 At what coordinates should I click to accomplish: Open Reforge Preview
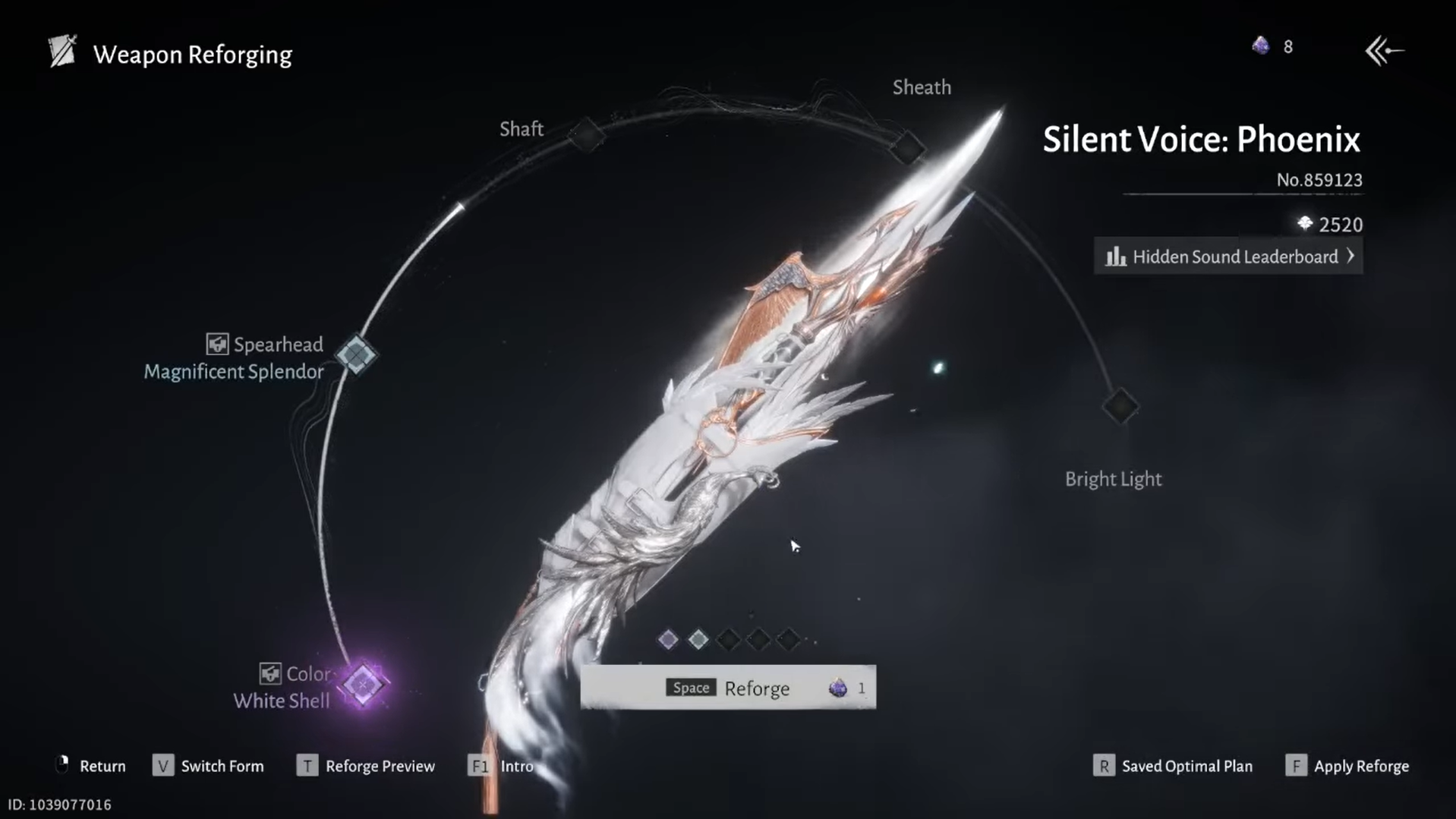[x=367, y=766]
